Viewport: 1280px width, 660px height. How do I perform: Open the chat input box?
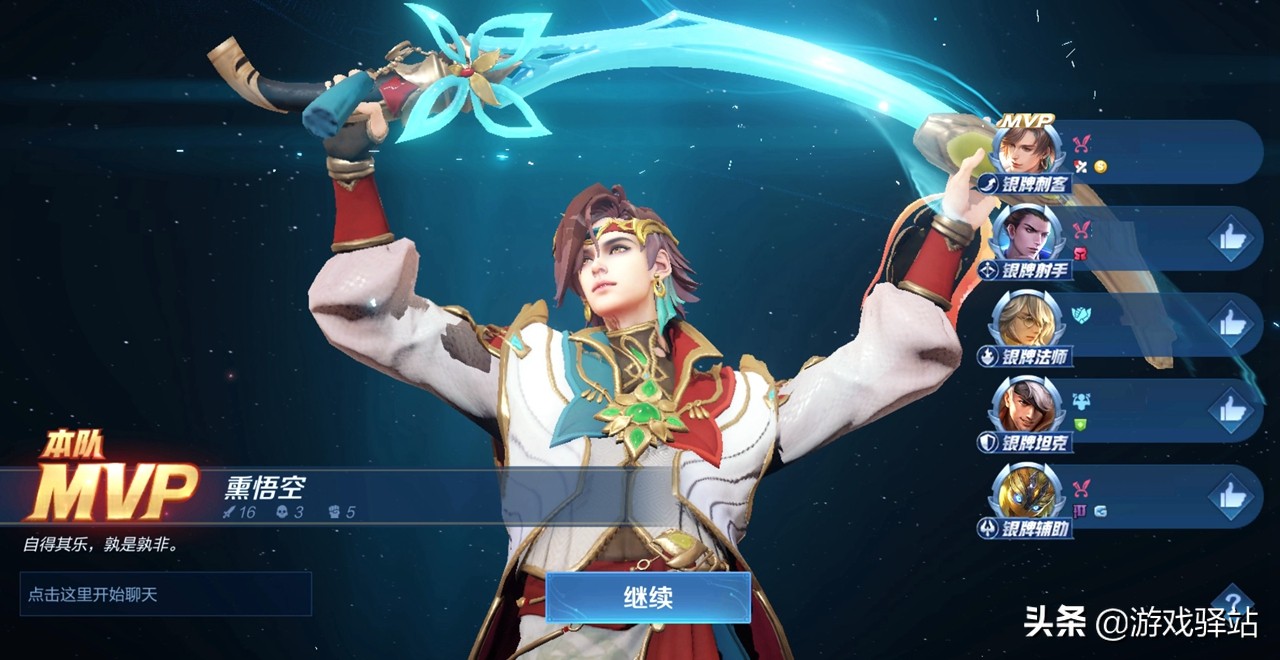click(166, 594)
